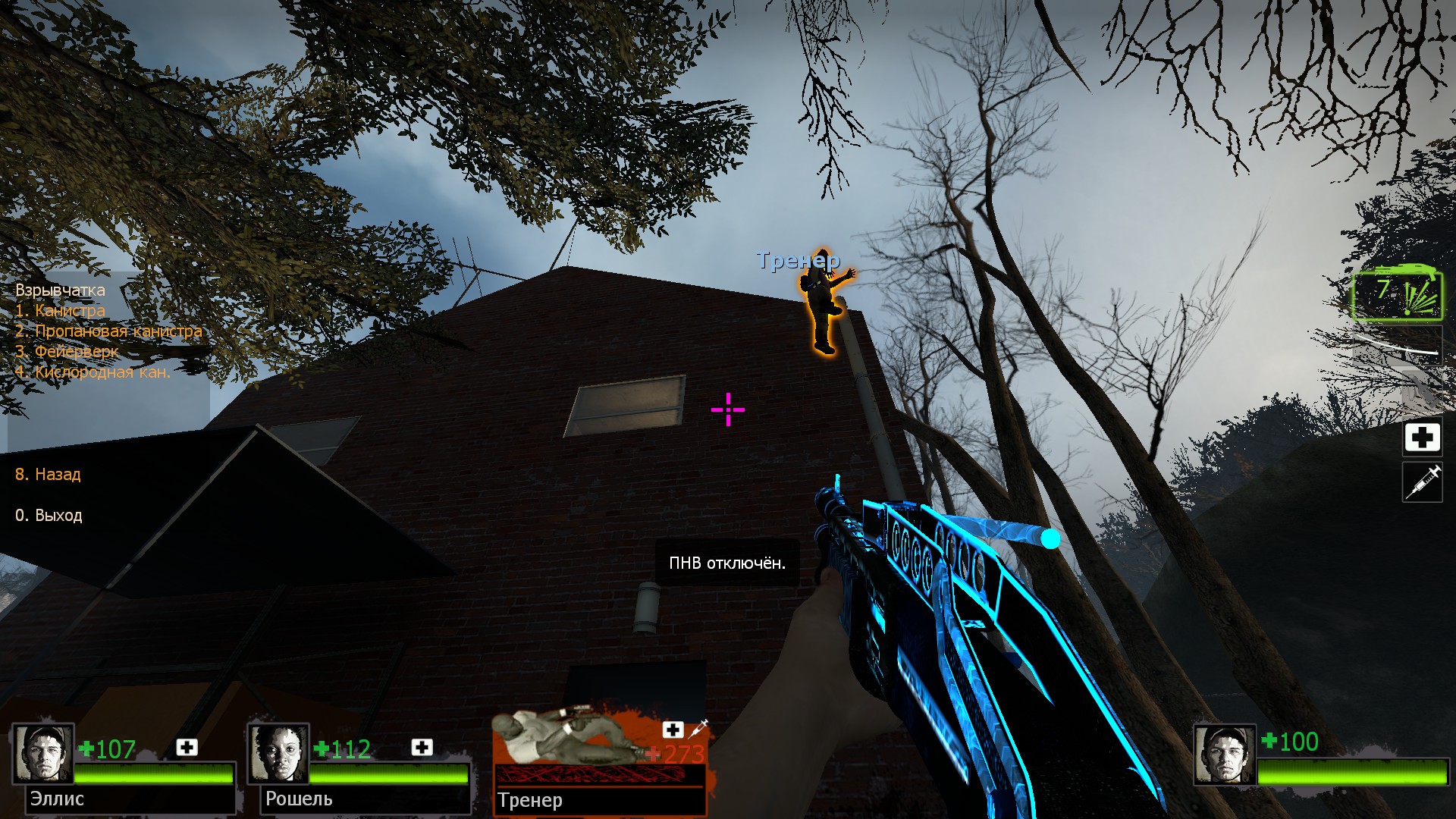Select the Кислородная кан. option
The height and width of the screenshot is (819, 1456).
pos(93,372)
